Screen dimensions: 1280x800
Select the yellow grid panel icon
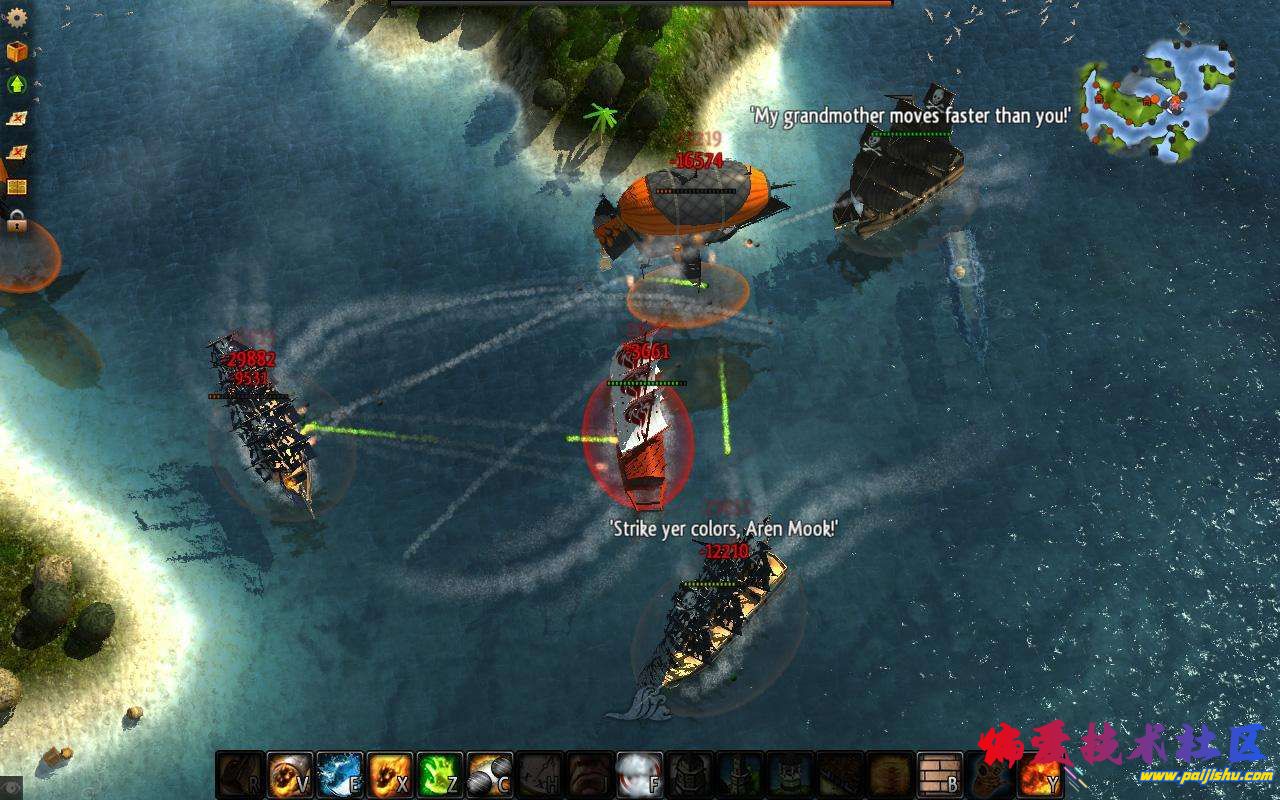pyautogui.click(x=16, y=187)
